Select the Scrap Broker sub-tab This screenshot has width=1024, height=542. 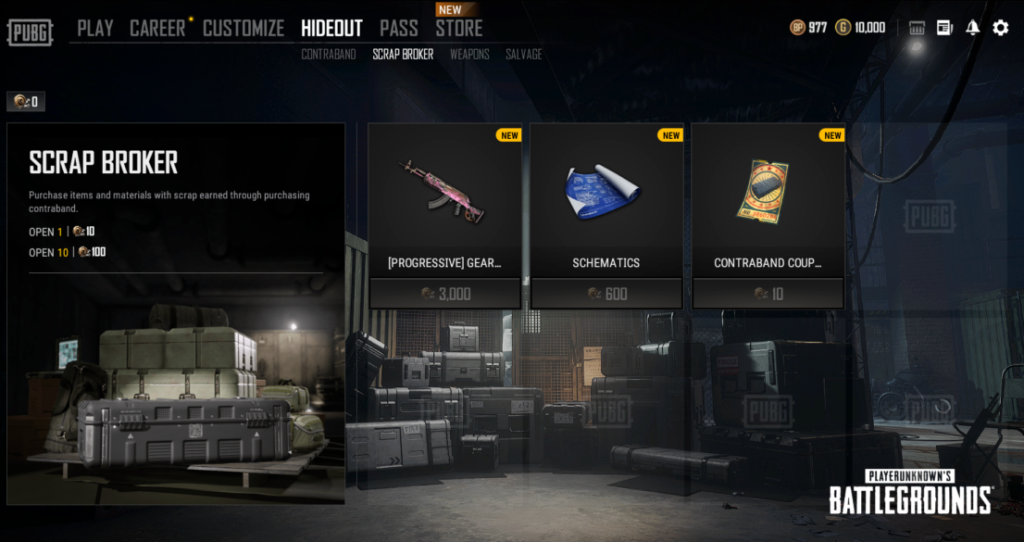(x=403, y=54)
